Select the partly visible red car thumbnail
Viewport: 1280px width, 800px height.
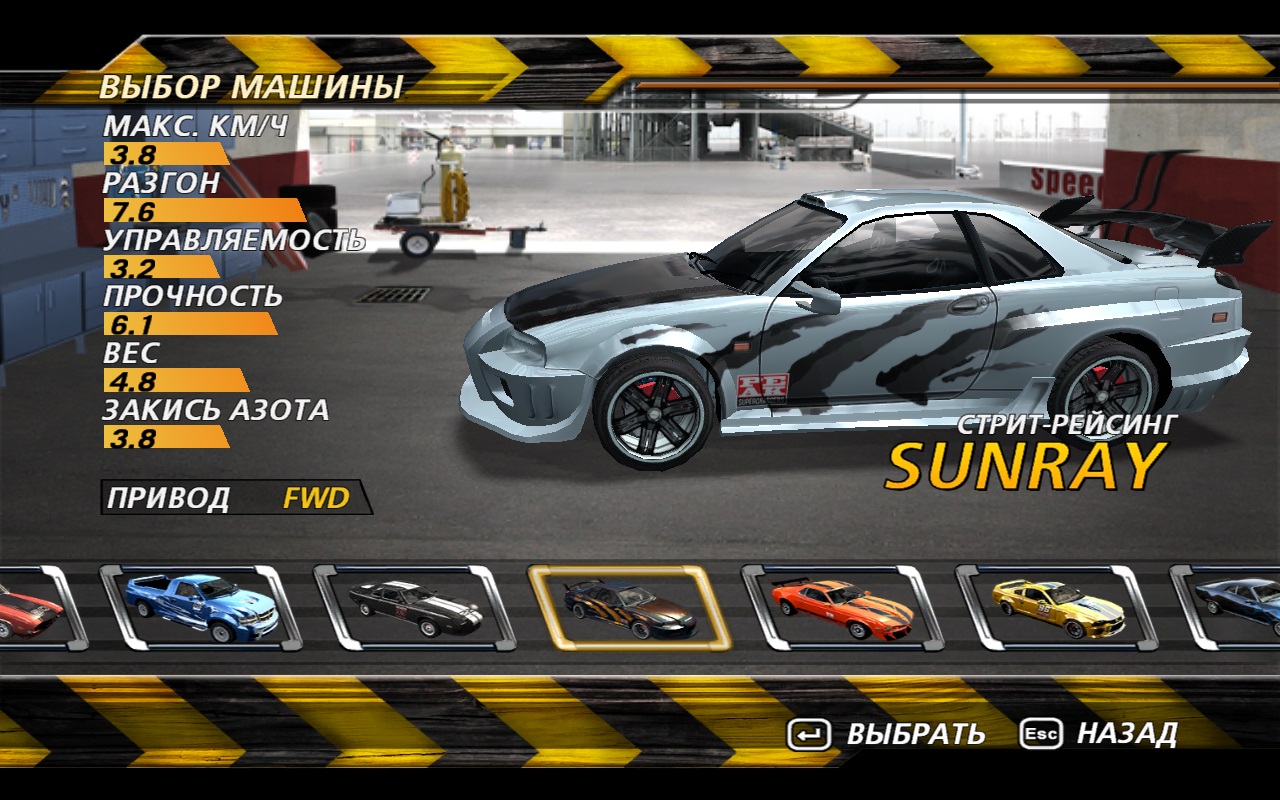(30, 607)
